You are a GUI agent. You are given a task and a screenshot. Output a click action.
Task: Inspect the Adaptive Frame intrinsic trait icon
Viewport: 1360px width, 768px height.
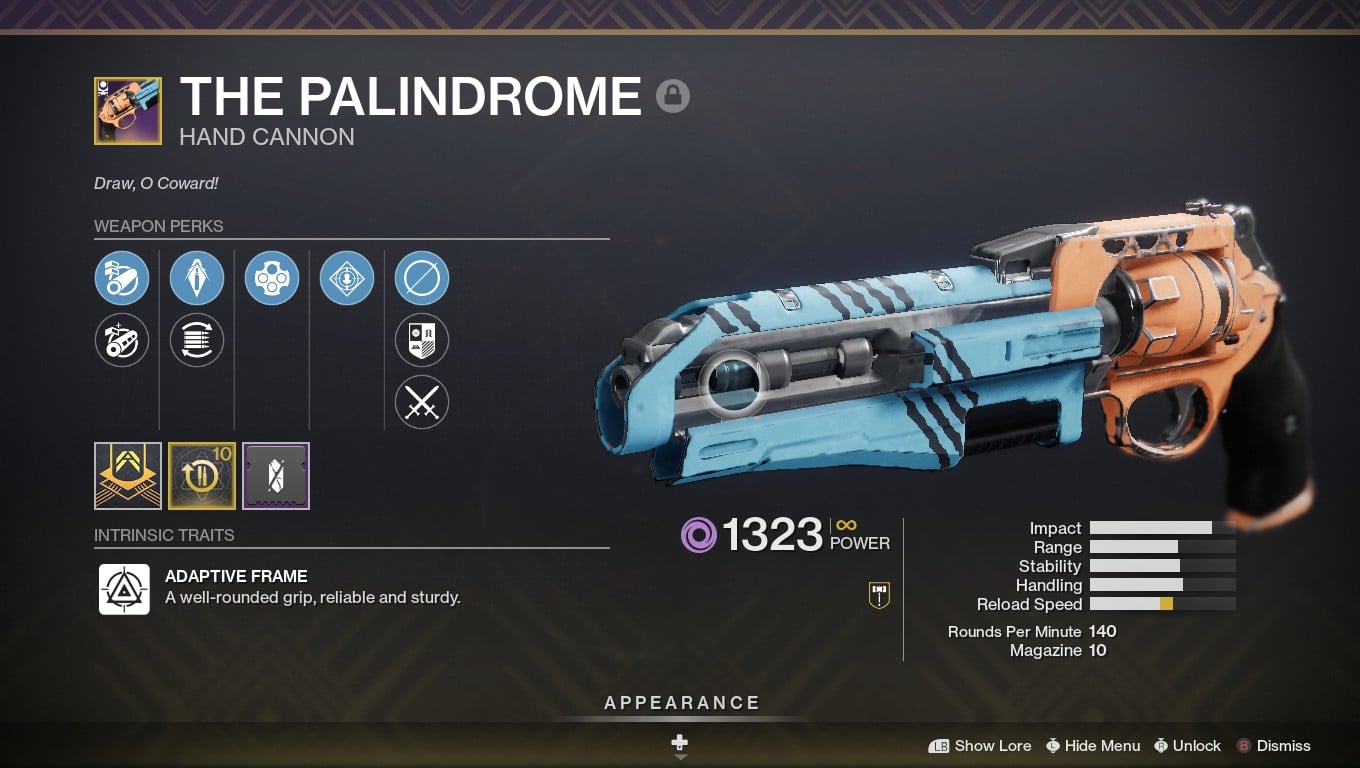124,589
